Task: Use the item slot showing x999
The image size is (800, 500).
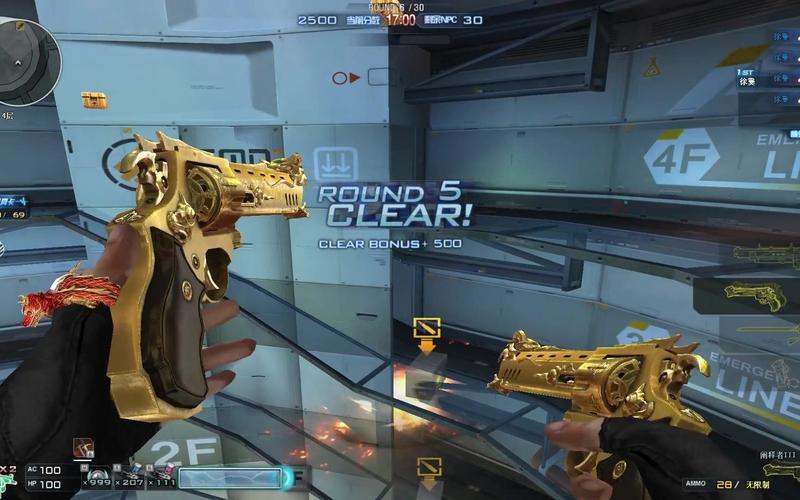Action: pyautogui.click(x=97, y=479)
